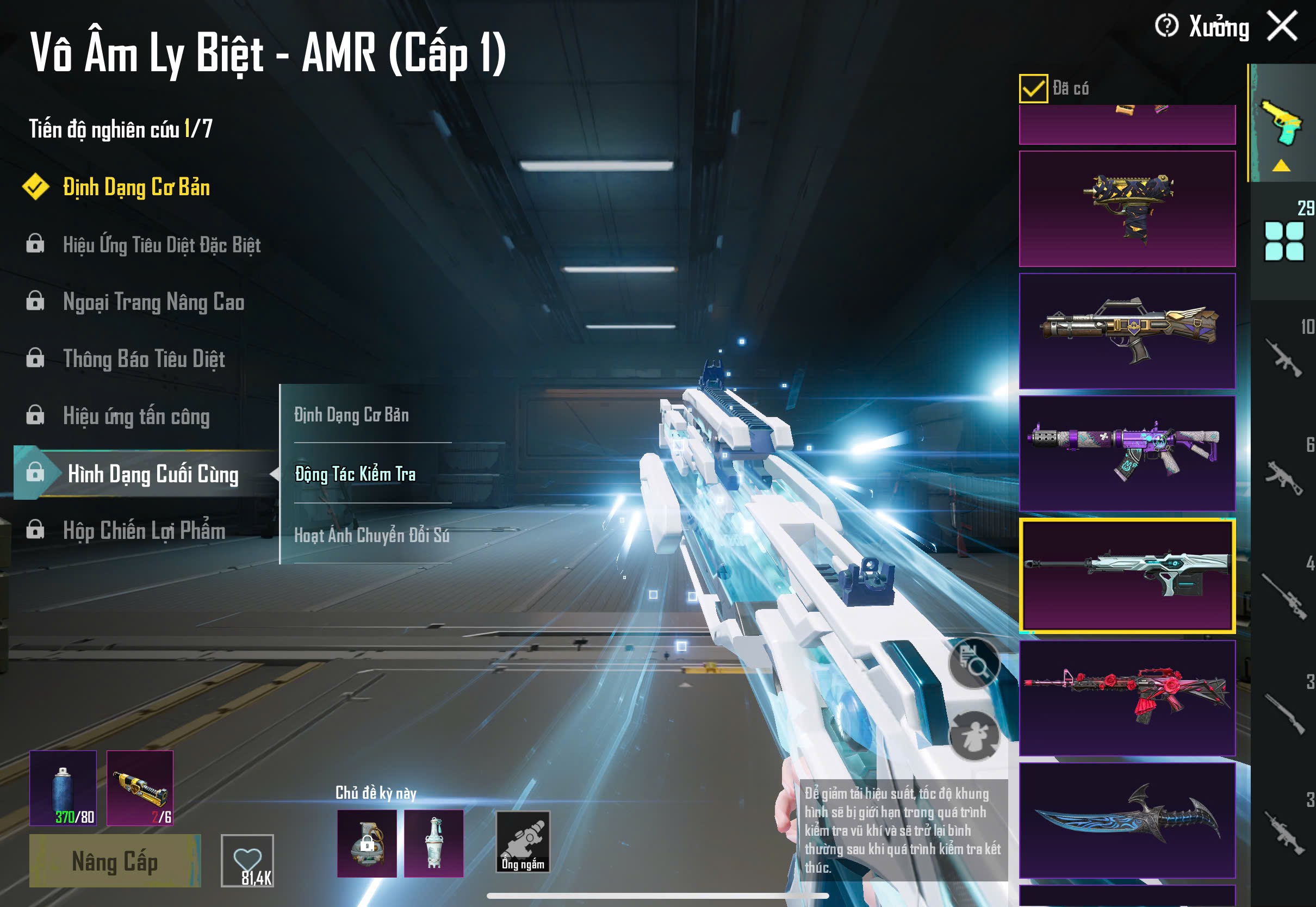
Task: Select the Ống ngắm scope attachment
Action: coord(523,842)
